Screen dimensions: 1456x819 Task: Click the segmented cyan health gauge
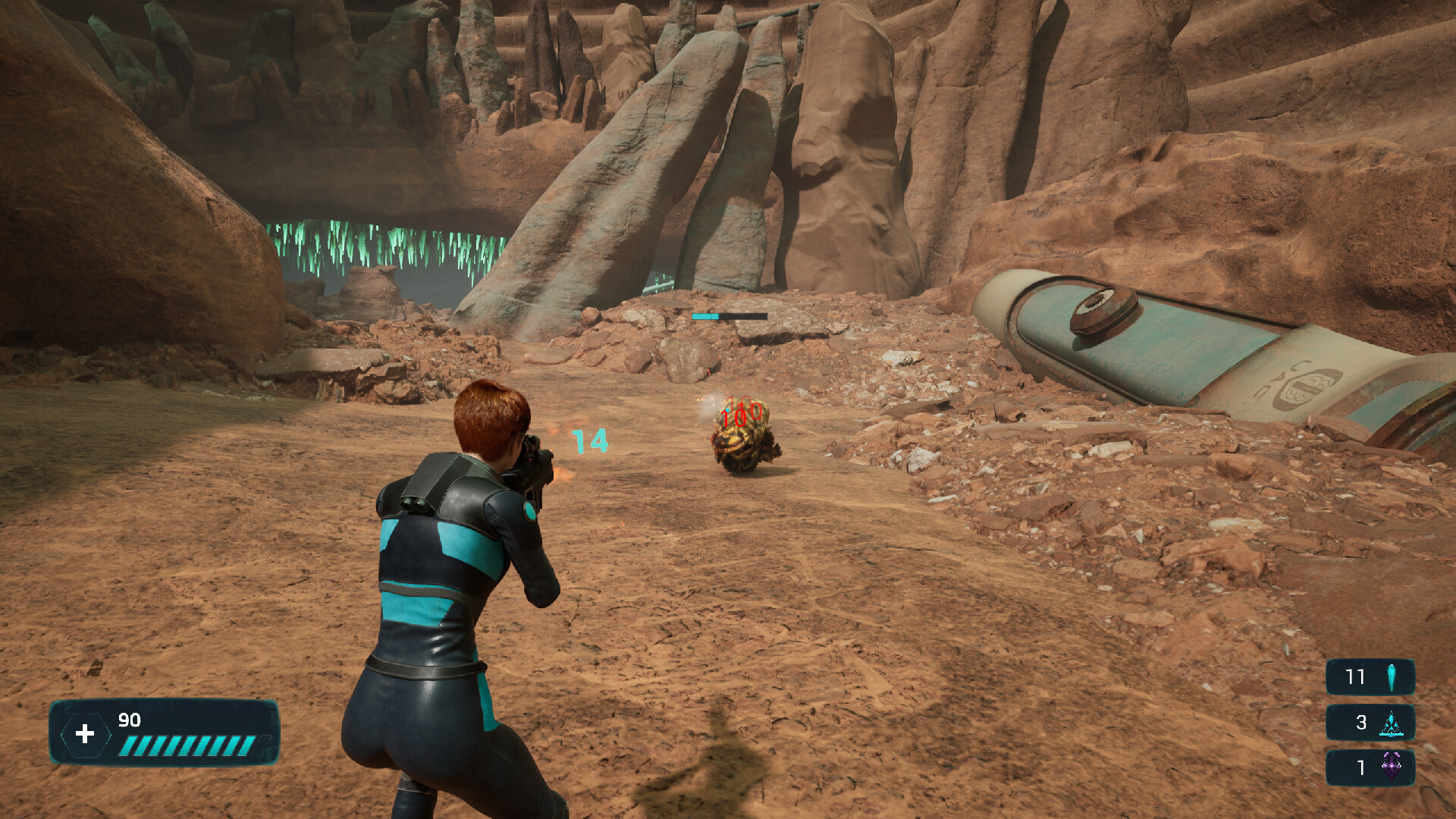(190, 743)
